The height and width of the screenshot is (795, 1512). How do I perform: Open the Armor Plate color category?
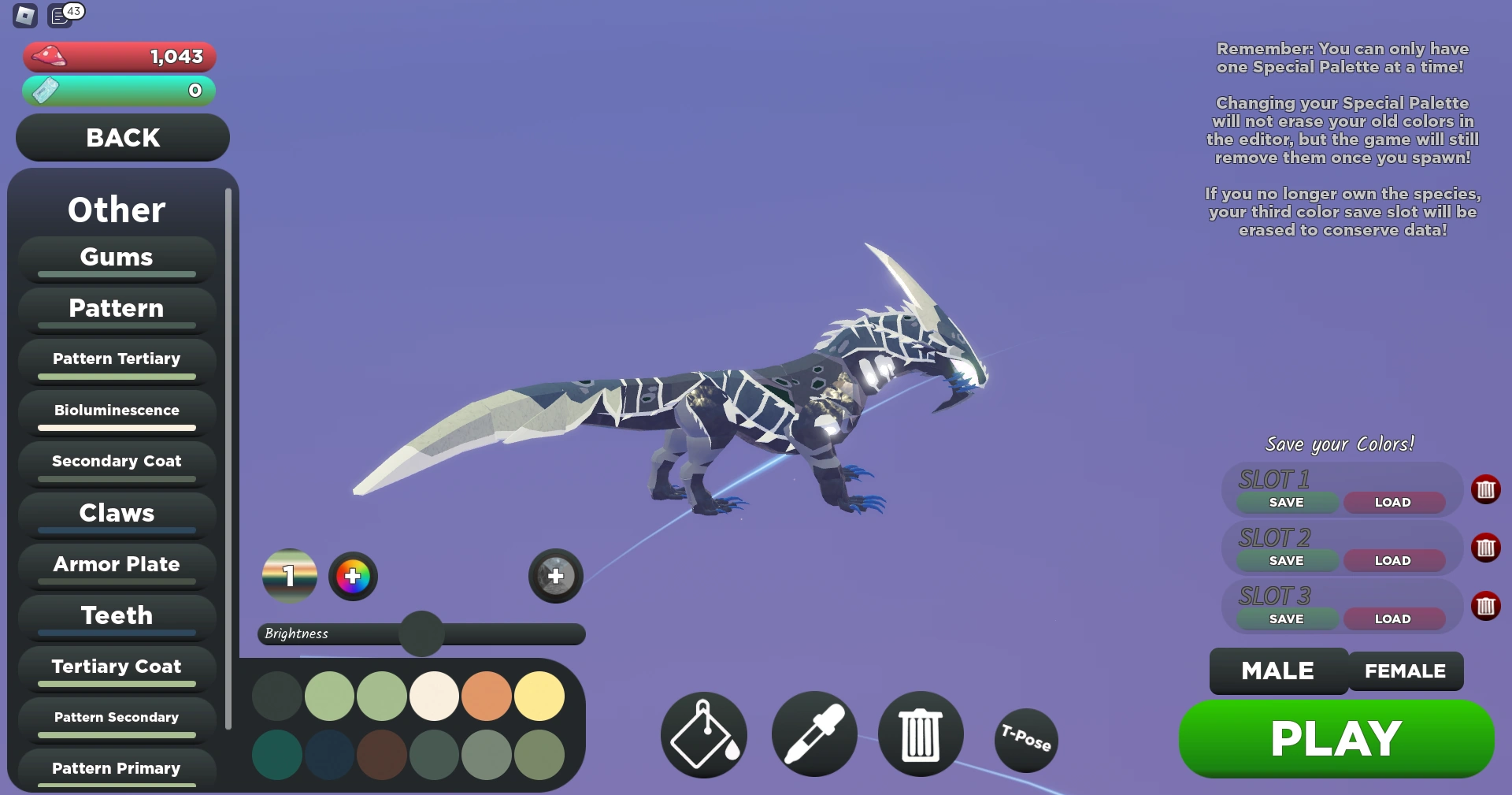(116, 564)
